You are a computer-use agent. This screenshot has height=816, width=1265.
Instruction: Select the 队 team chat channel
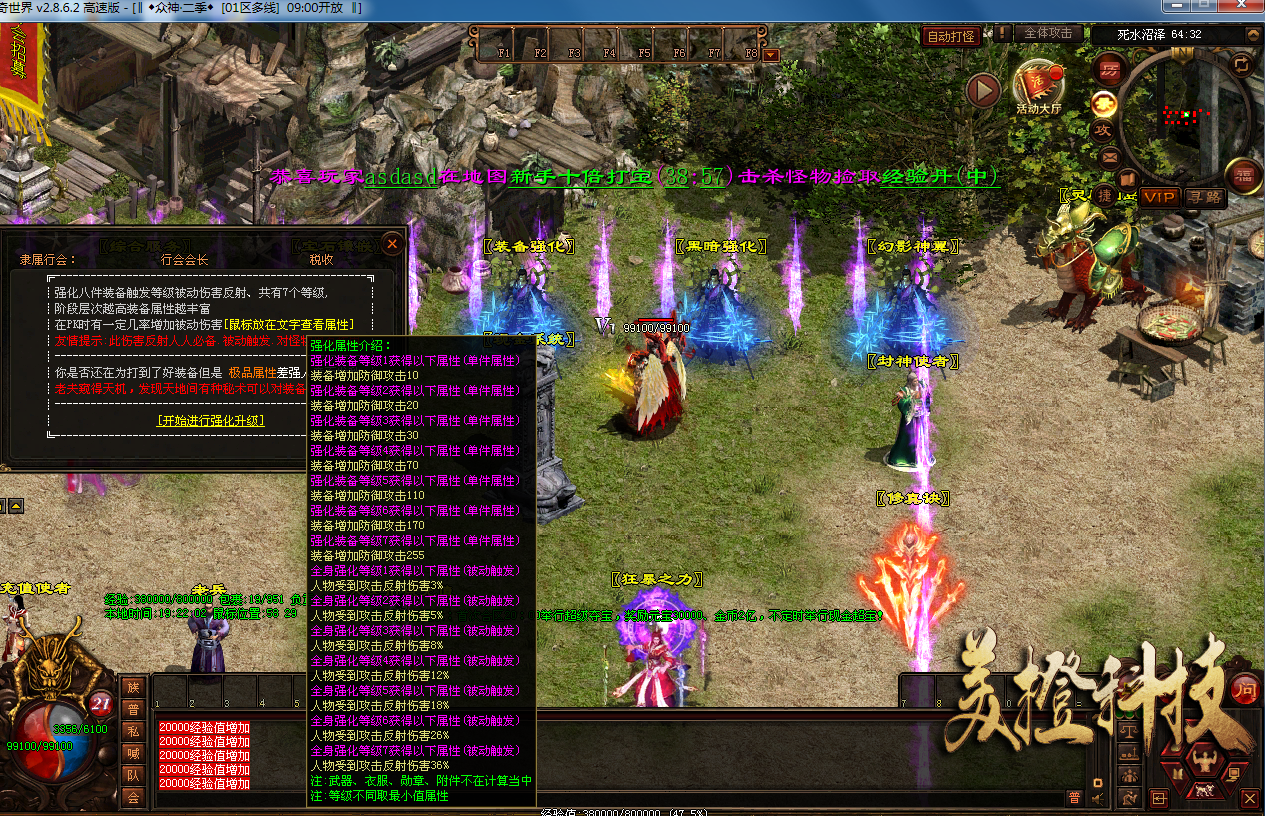[132, 775]
